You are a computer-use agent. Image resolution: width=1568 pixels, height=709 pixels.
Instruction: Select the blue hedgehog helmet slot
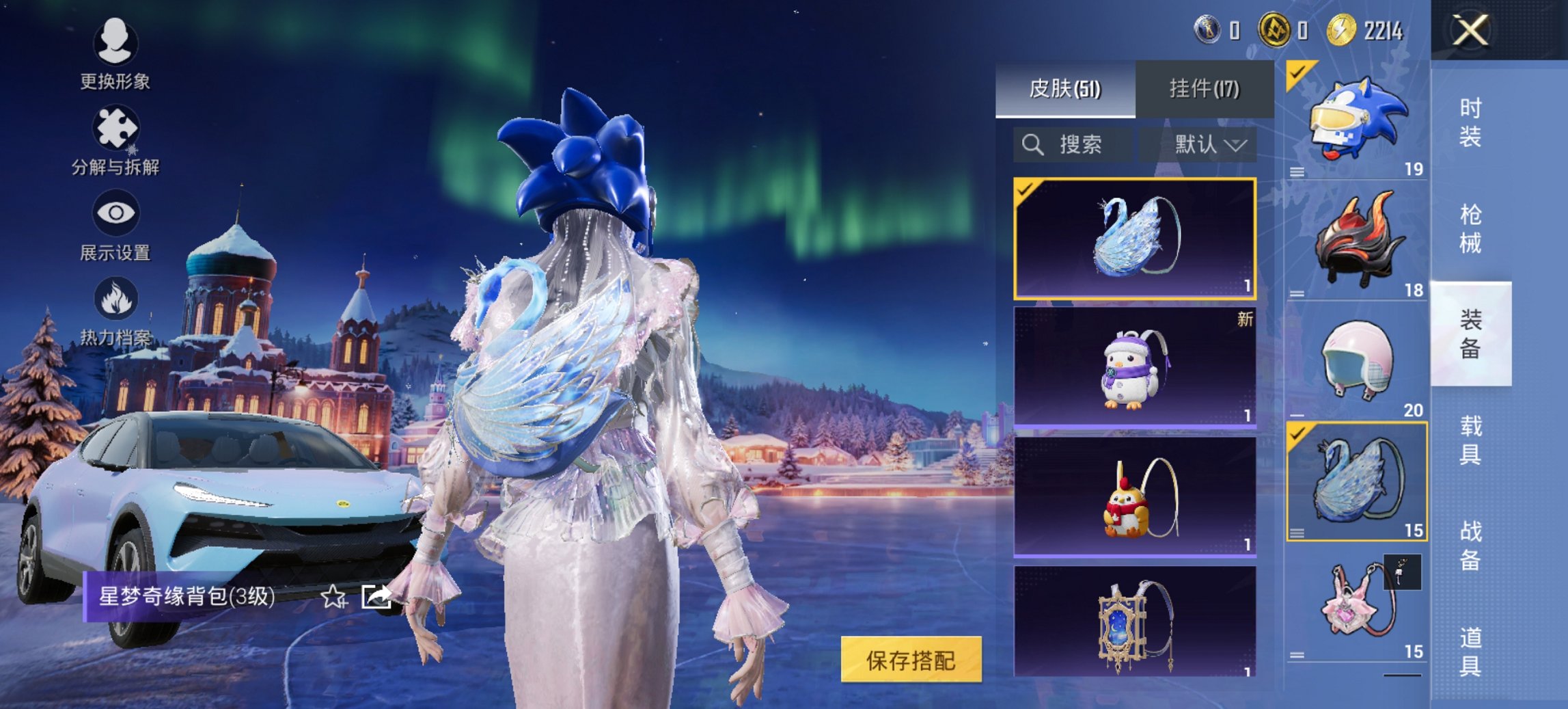tap(1356, 120)
